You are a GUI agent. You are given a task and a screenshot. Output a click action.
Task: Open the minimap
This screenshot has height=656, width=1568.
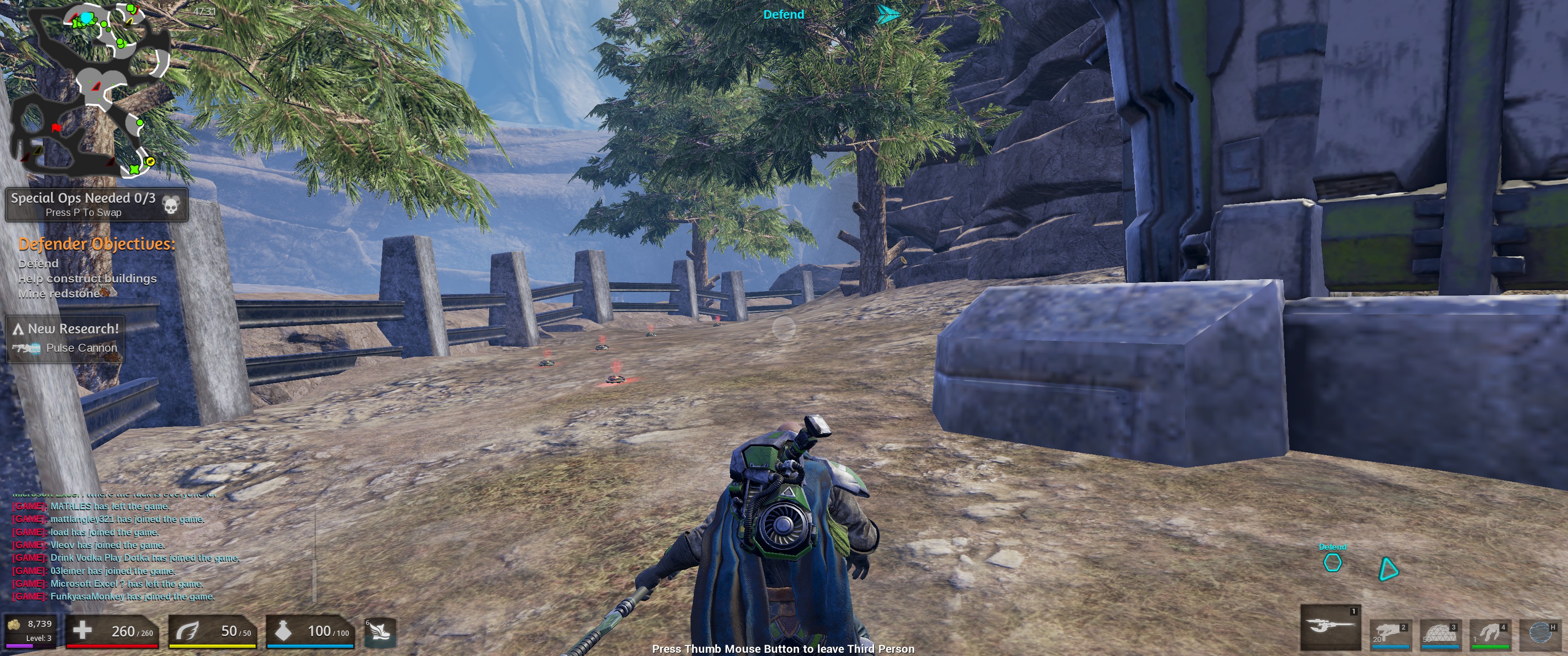90,90
